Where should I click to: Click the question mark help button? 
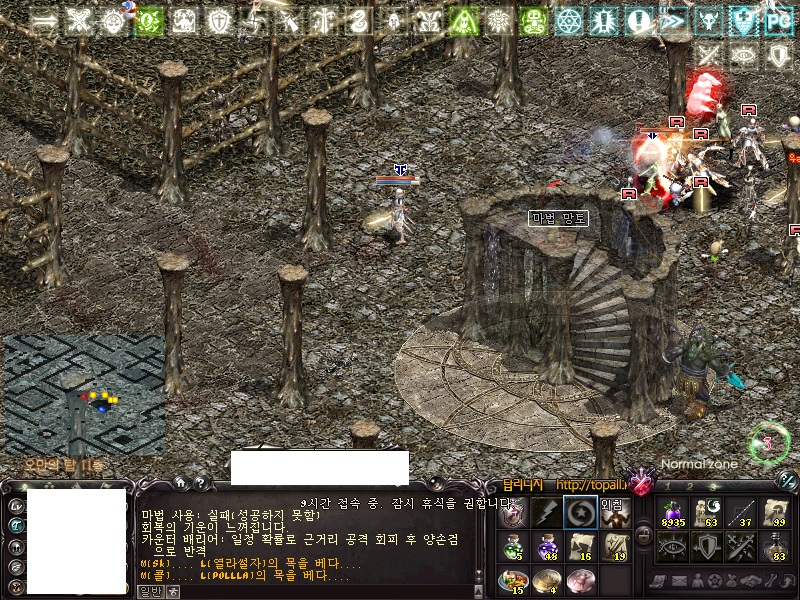(x=200, y=483)
